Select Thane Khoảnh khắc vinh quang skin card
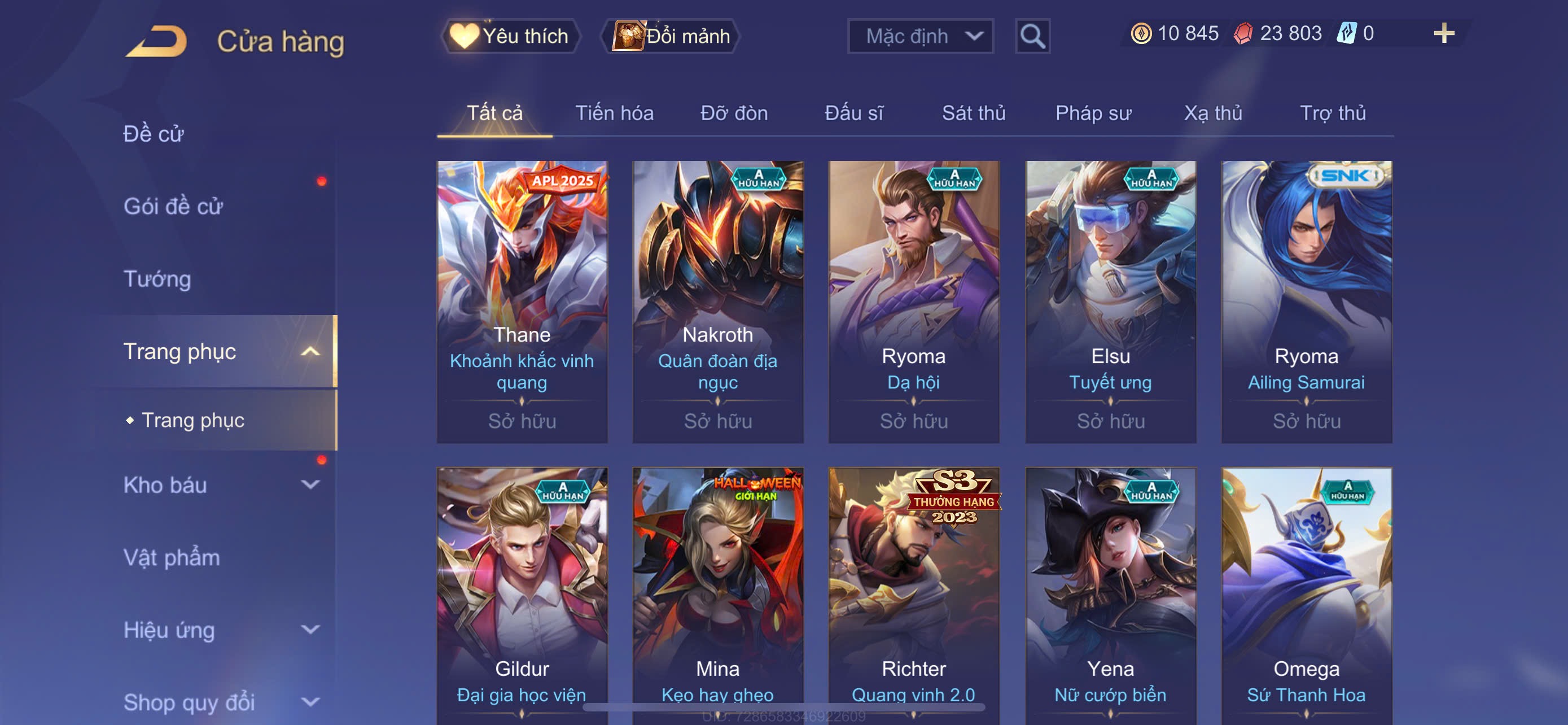The image size is (1568, 725). coord(522,302)
